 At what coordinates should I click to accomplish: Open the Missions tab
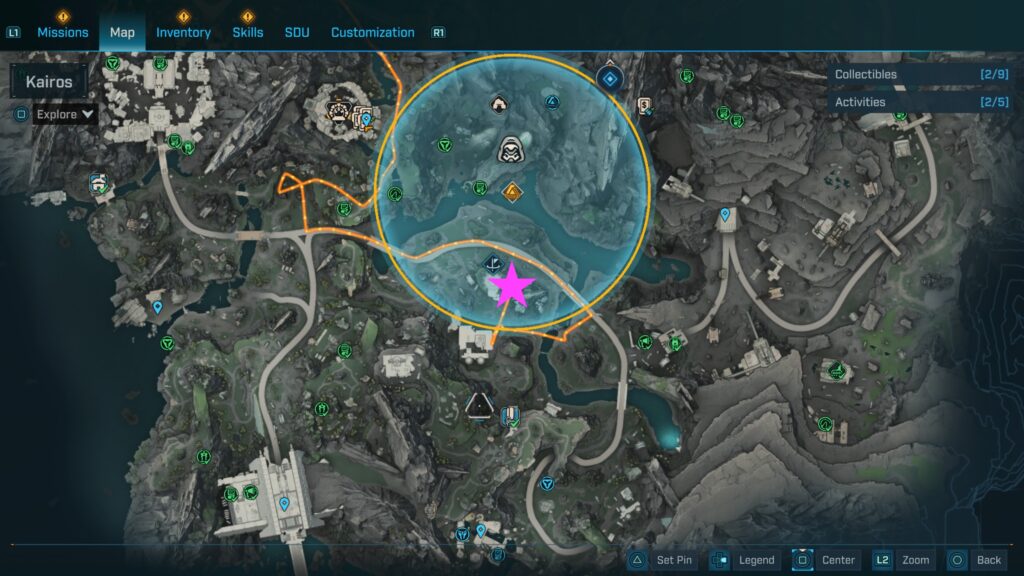pos(63,32)
